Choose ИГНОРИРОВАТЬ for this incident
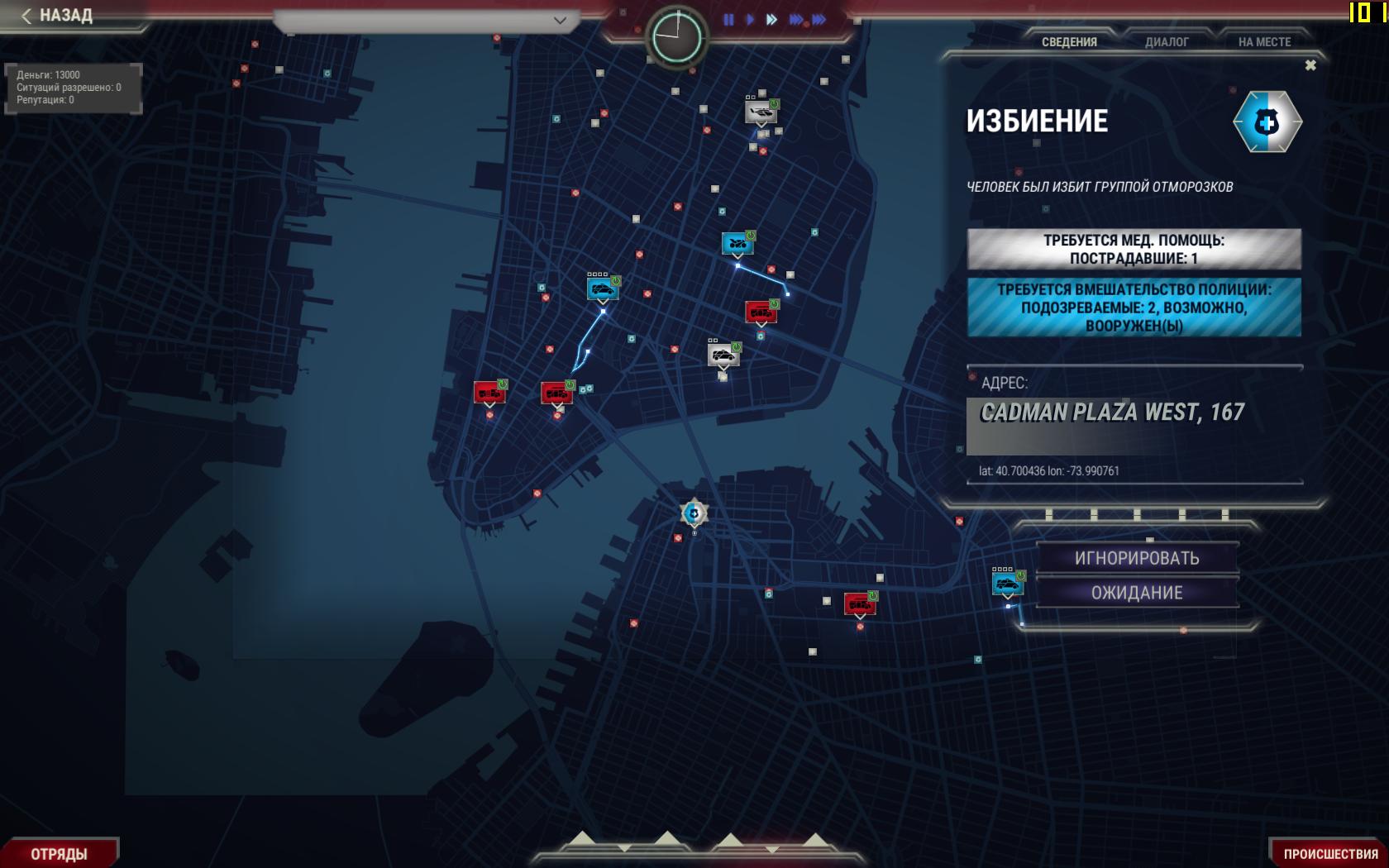The height and width of the screenshot is (868, 1389). point(1137,558)
